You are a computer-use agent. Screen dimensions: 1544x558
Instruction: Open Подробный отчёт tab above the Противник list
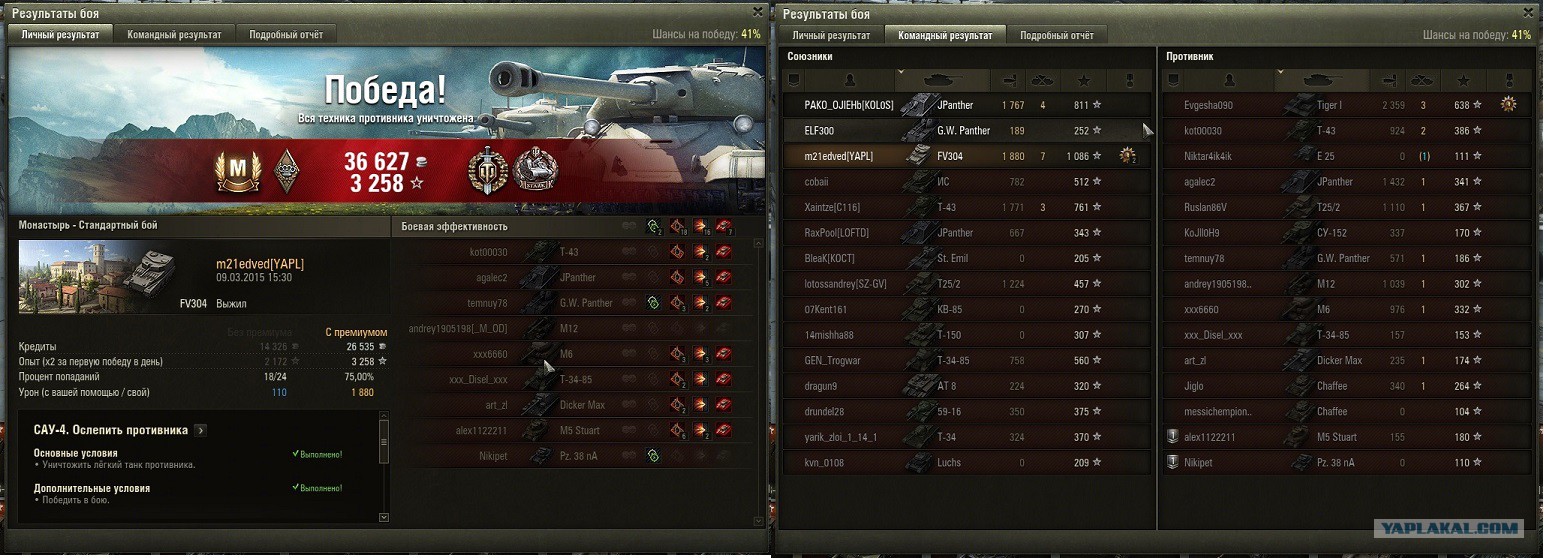1057,35
